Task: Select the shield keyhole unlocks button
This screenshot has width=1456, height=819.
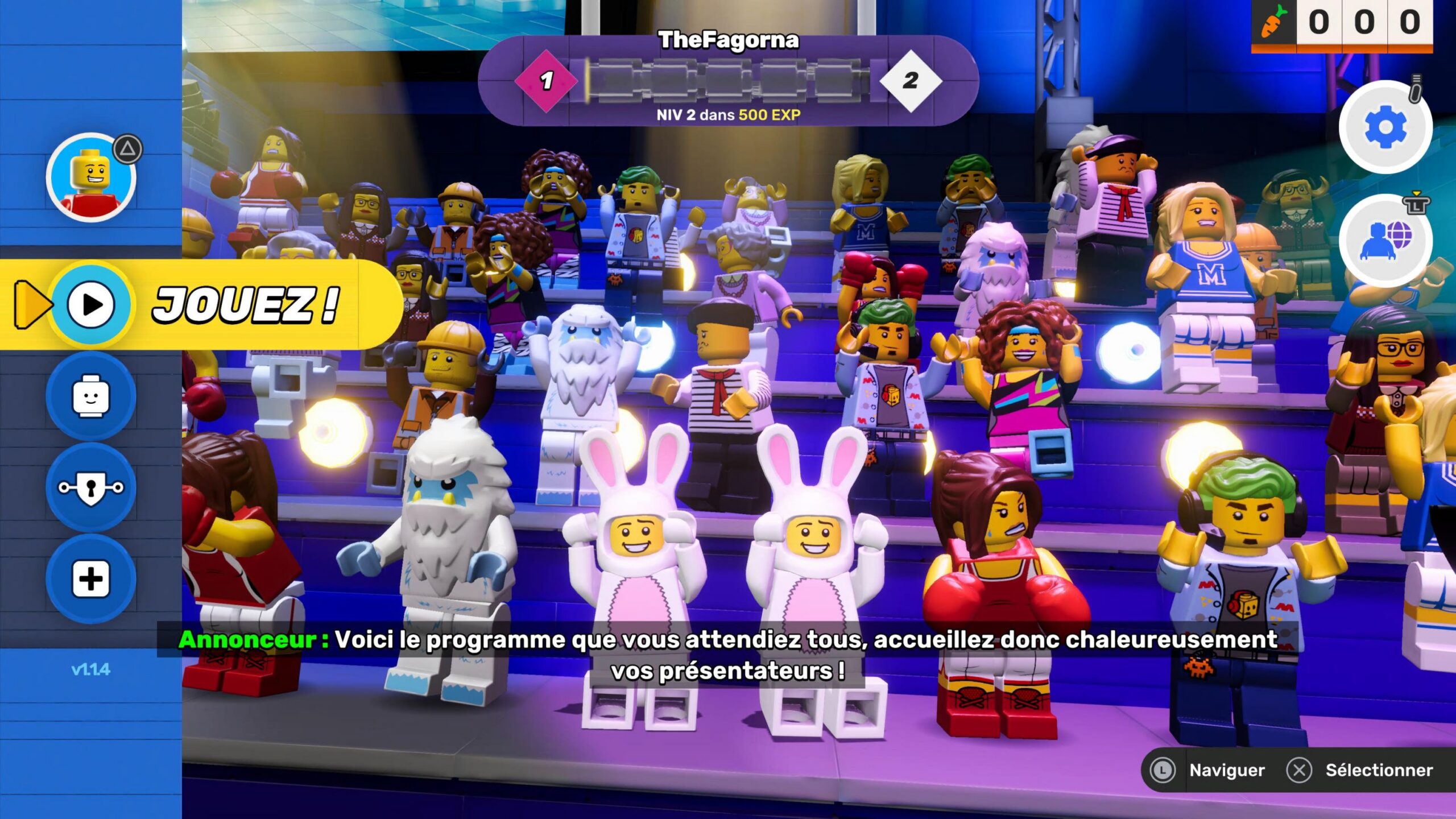Action: [91, 487]
